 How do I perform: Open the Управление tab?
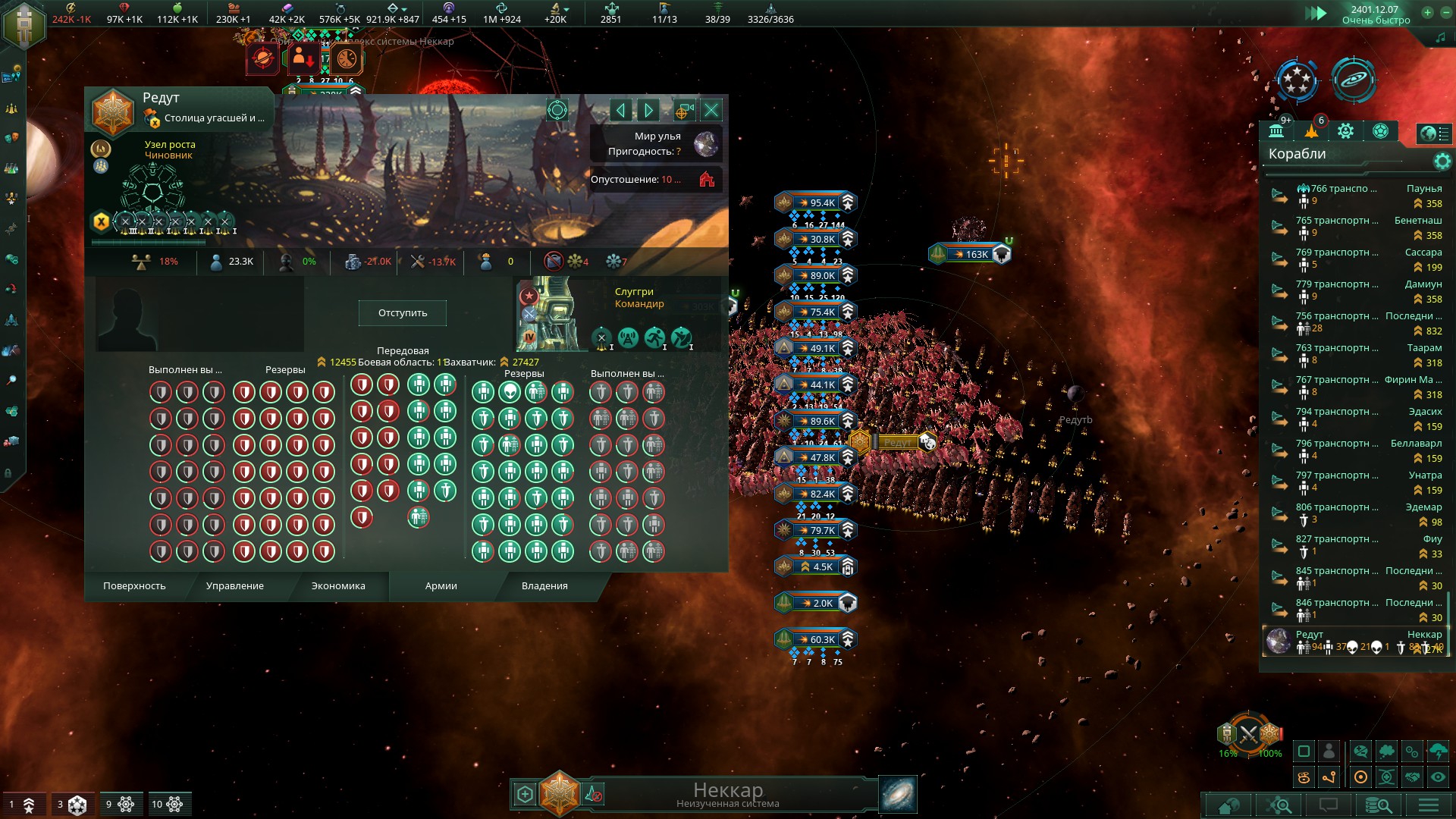click(235, 586)
